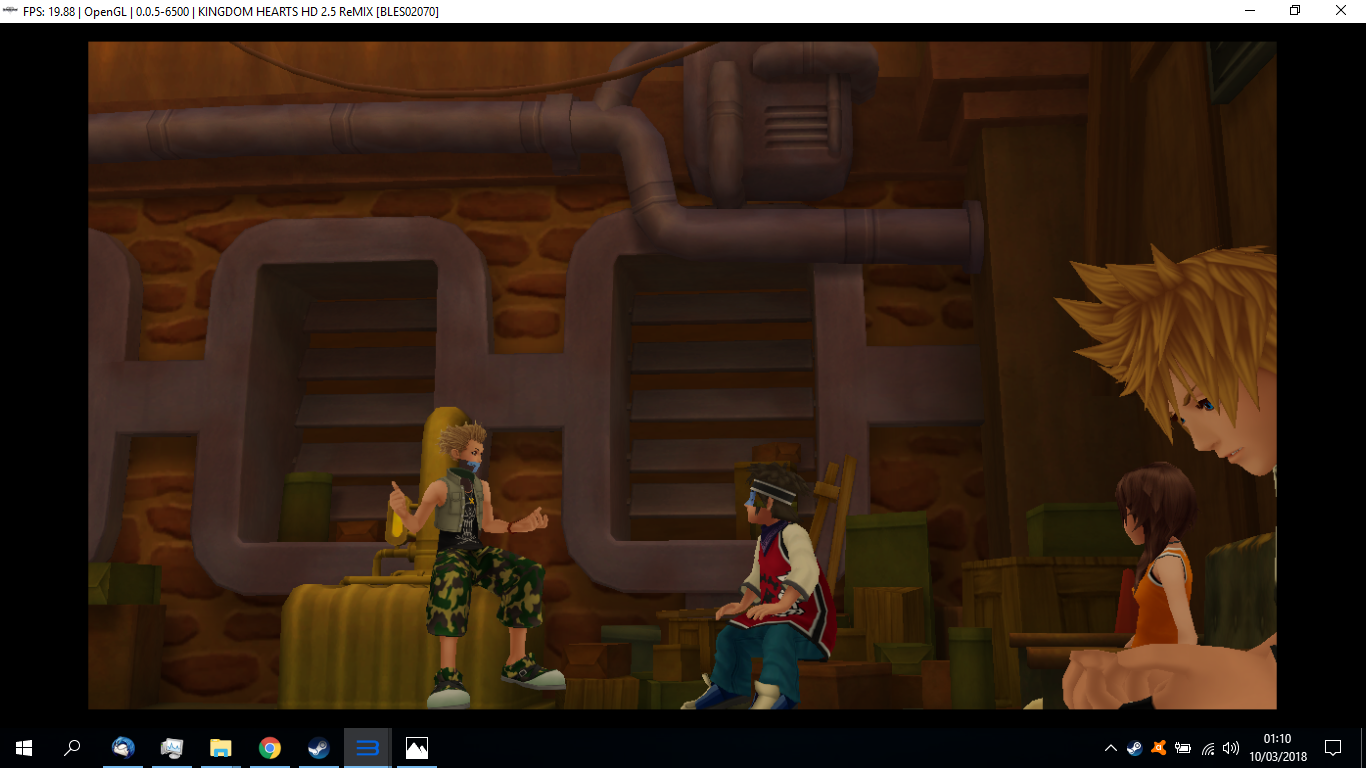Check battery status via the tray icon
Image resolution: width=1366 pixels, height=768 pixels.
tap(1183, 747)
